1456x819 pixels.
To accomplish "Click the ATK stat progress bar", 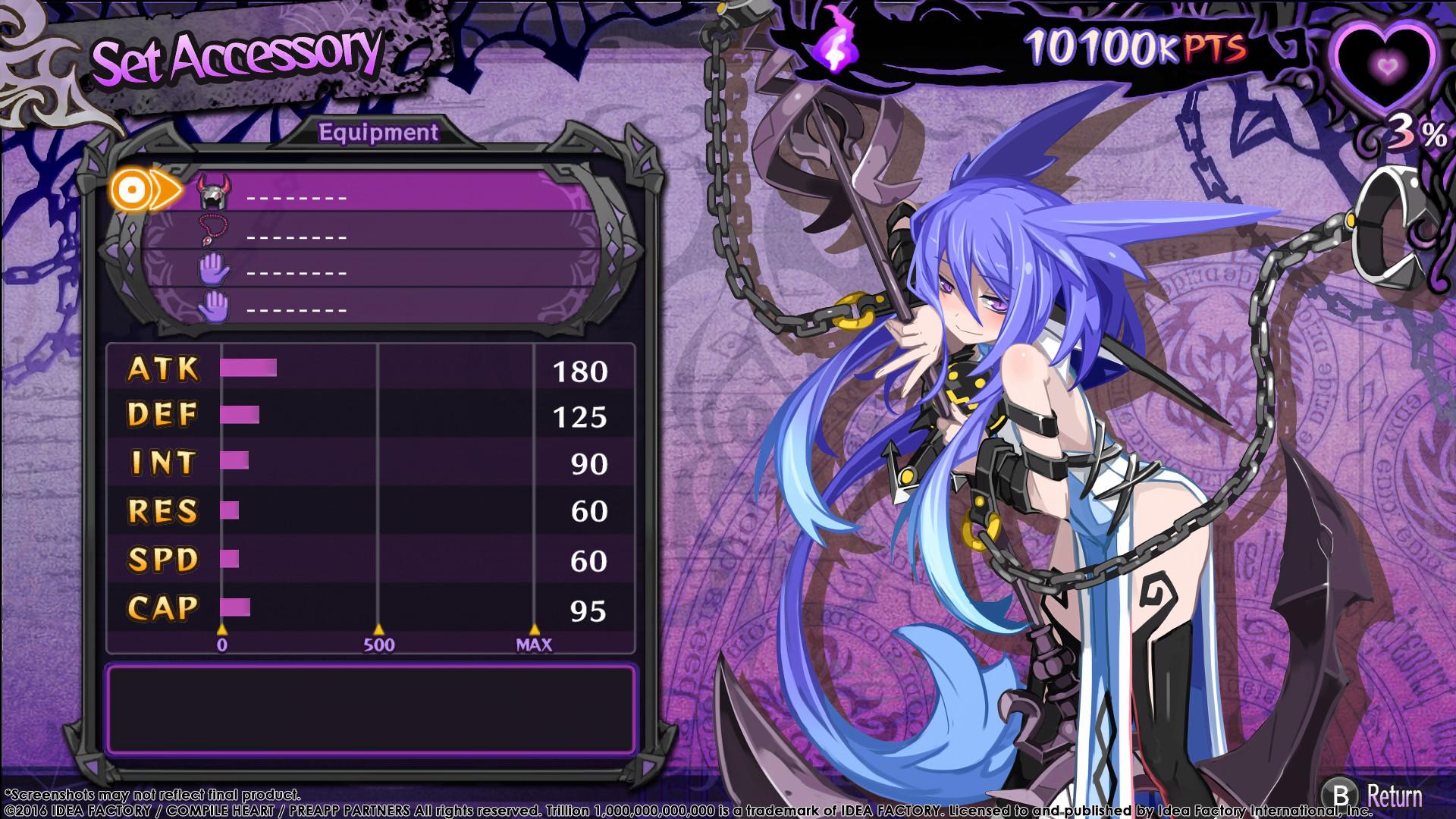I will [x=246, y=369].
